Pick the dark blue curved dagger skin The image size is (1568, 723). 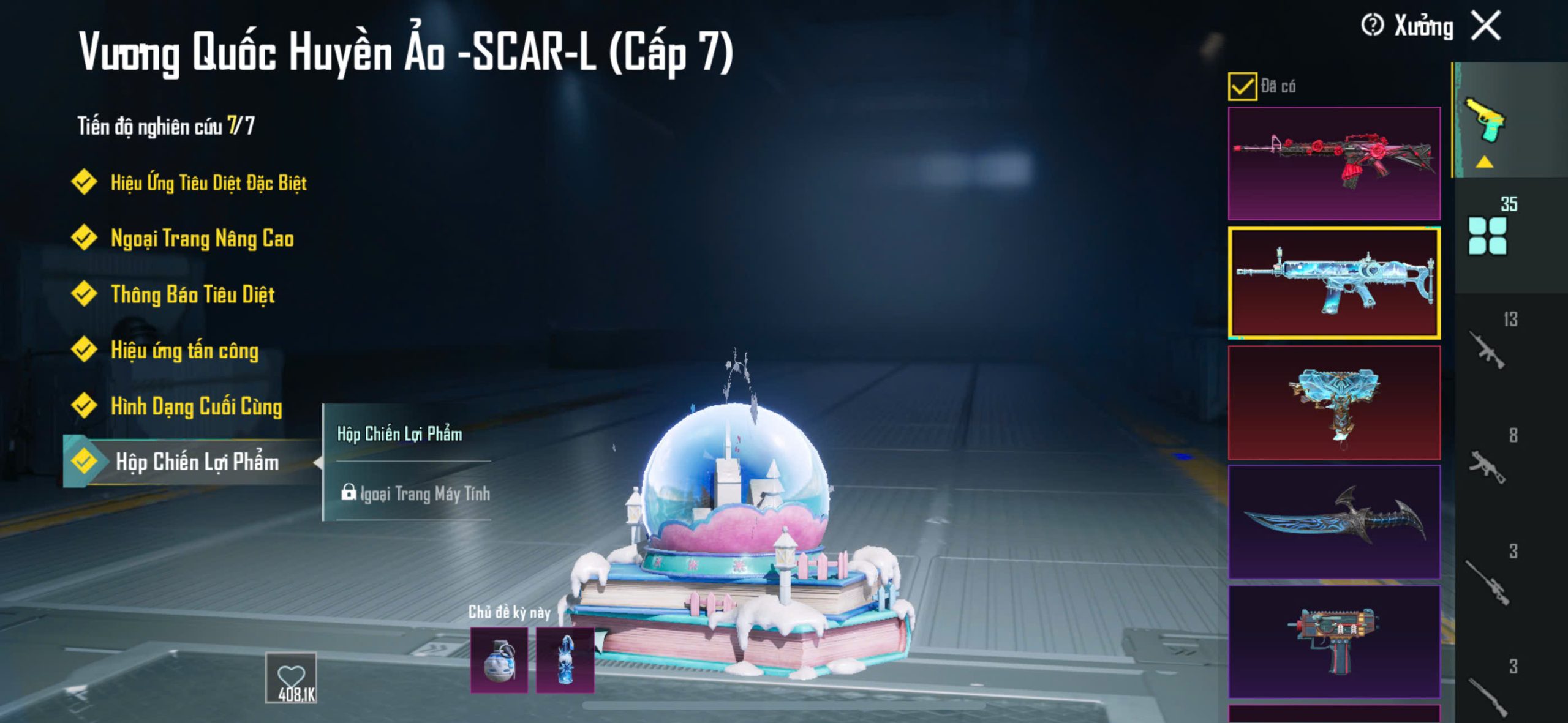(1334, 522)
